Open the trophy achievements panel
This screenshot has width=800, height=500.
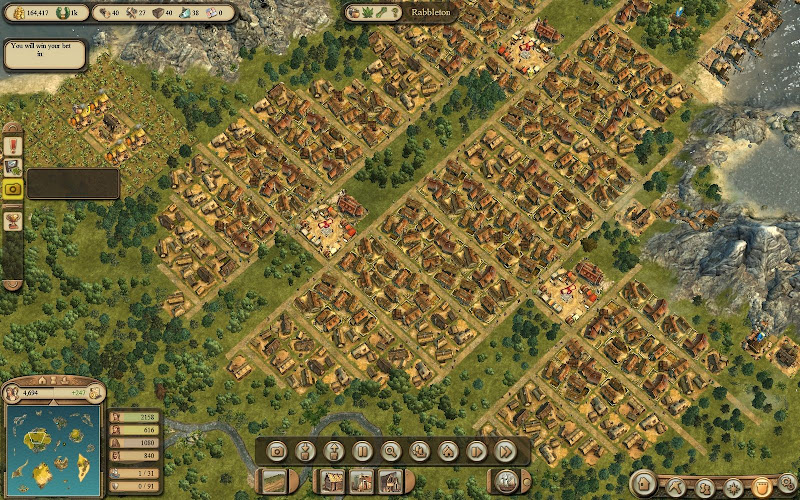click(x=13, y=220)
